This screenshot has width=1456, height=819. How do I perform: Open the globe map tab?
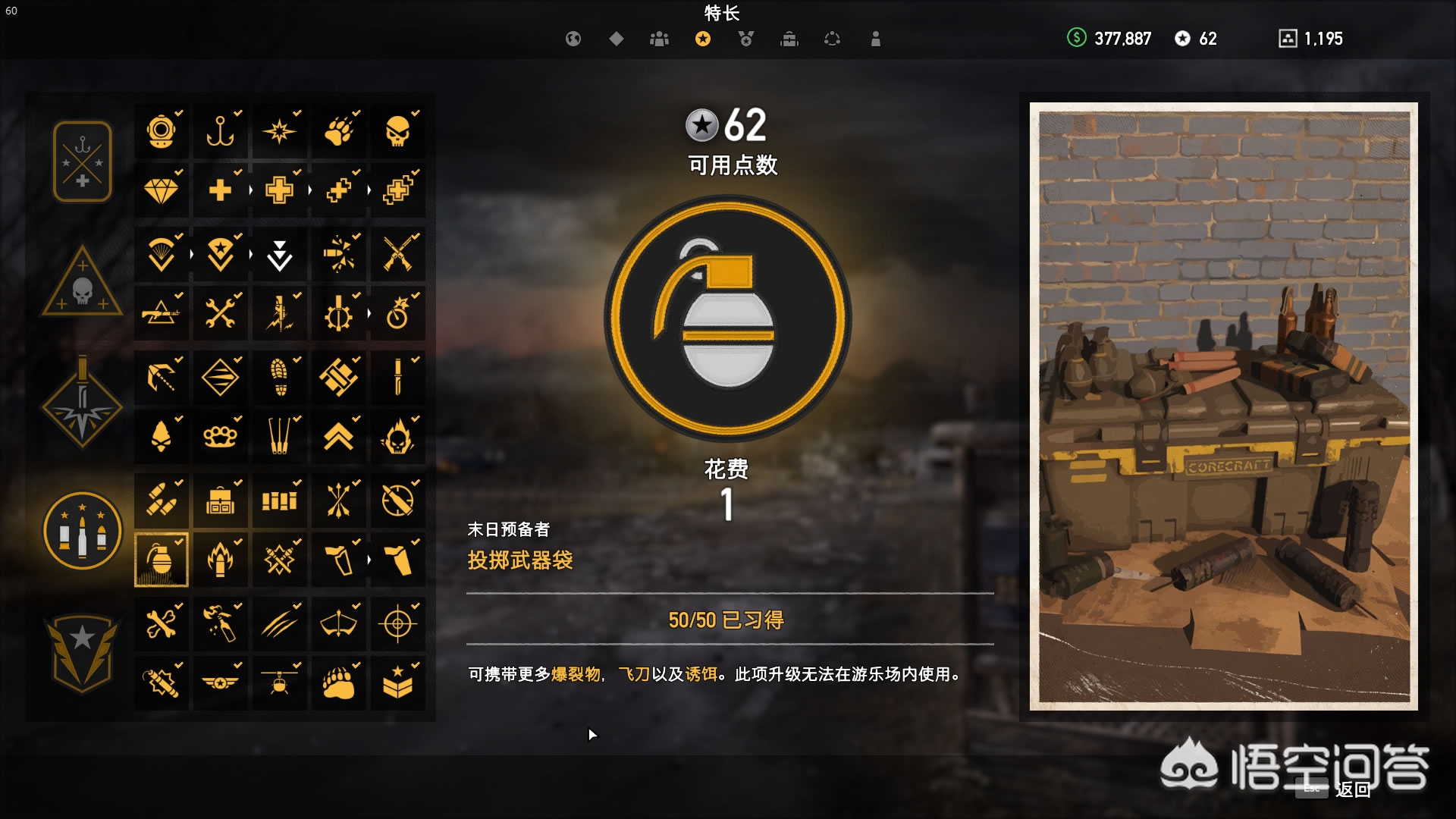(573, 39)
